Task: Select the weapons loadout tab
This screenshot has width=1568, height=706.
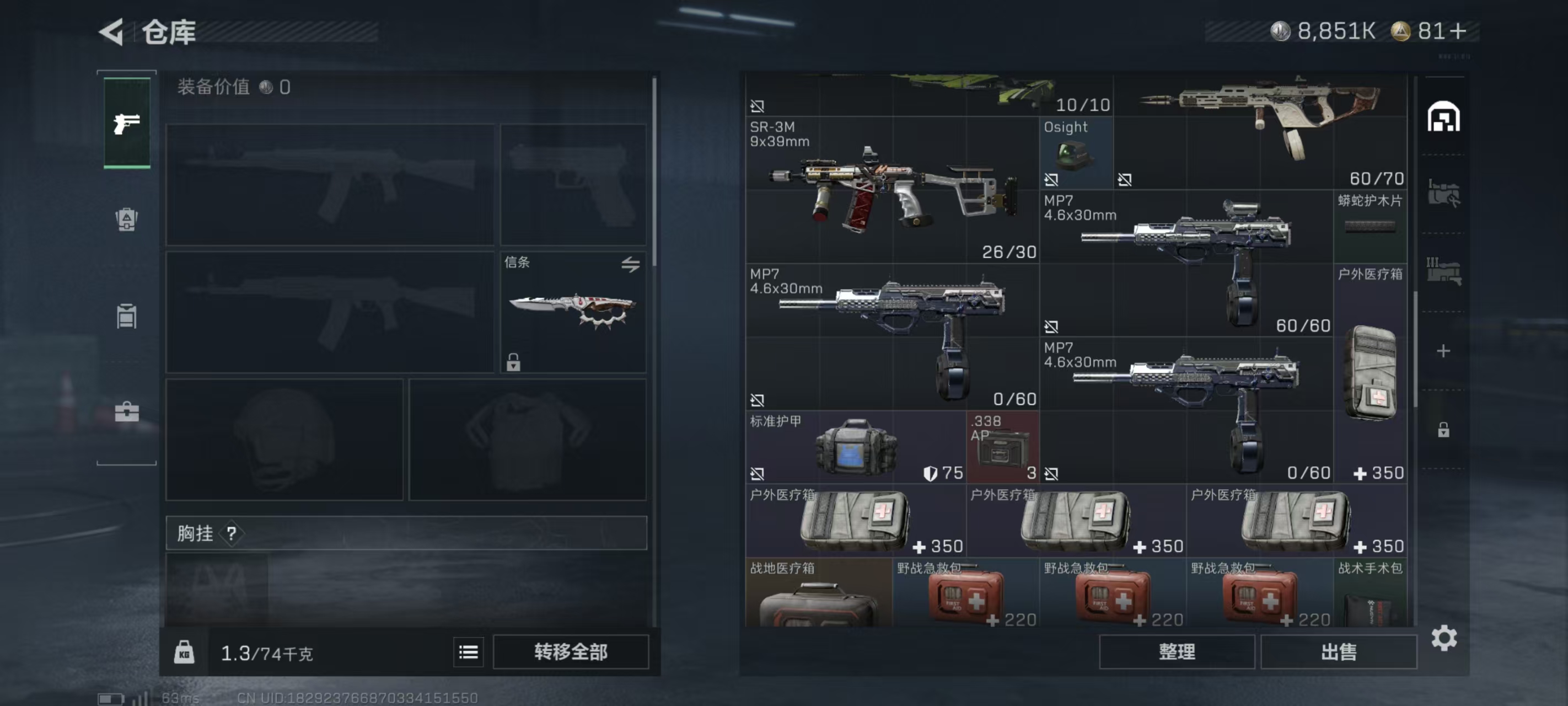Action: [127, 123]
